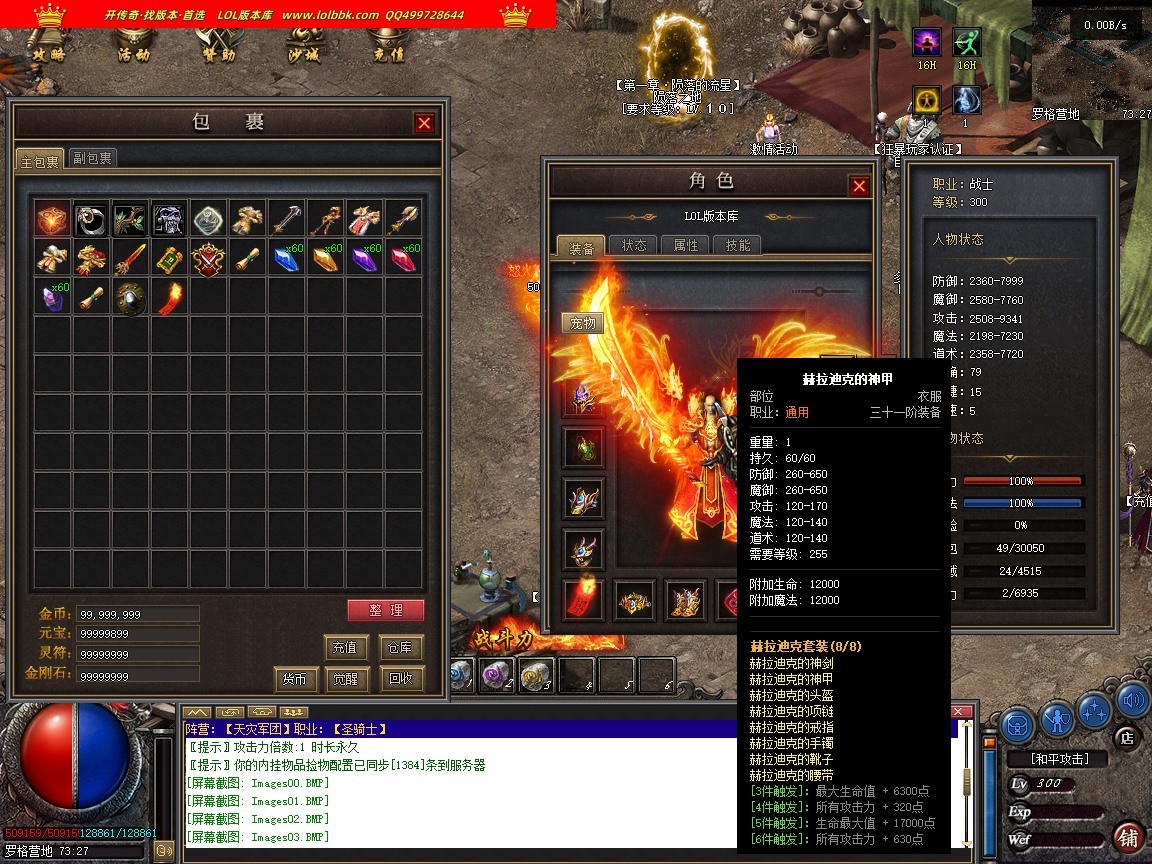Open the 觉醒 awakening panel

[x=346, y=679]
